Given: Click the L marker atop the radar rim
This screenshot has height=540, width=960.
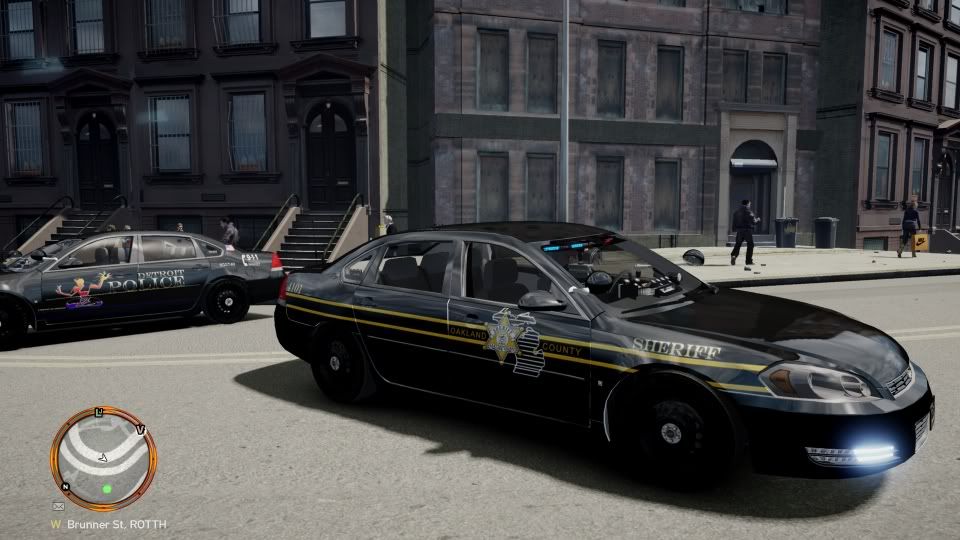Looking at the screenshot, I should tap(100, 412).
